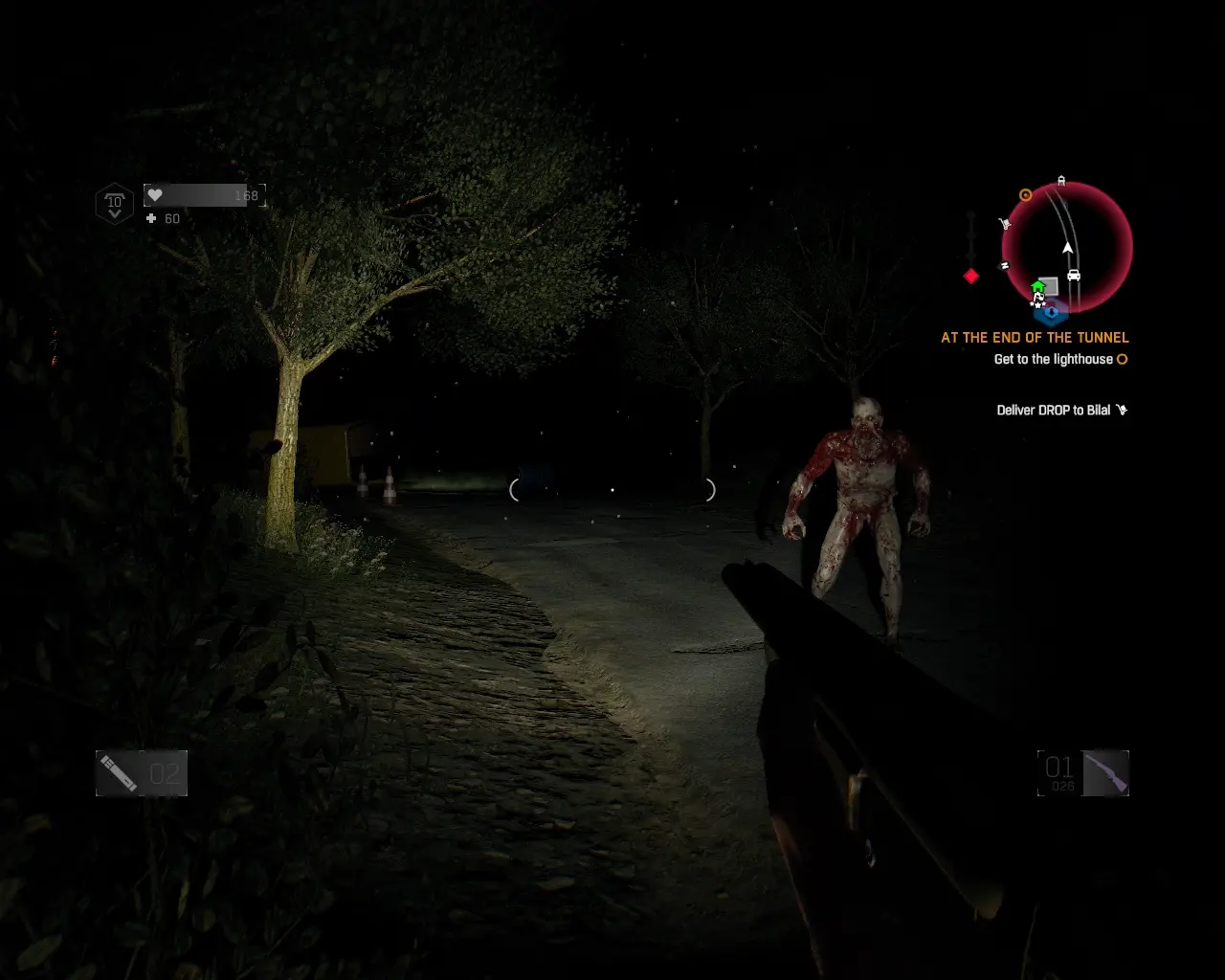Click the orange objective marker on minimap
The height and width of the screenshot is (980, 1225).
point(1026,195)
